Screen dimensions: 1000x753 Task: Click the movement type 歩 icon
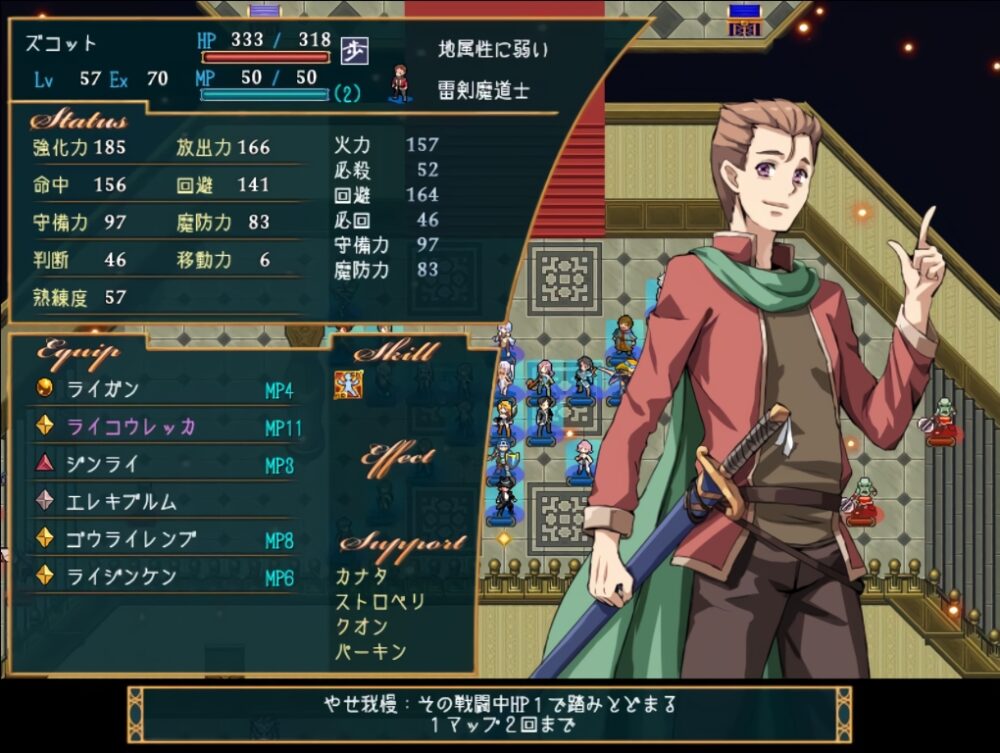click(352, 49)
